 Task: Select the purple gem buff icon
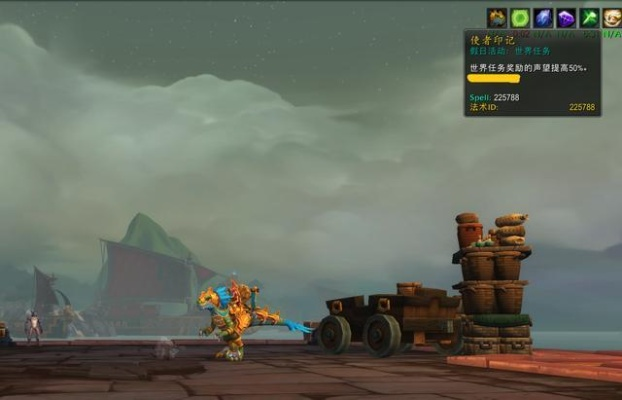click(566, 18)
